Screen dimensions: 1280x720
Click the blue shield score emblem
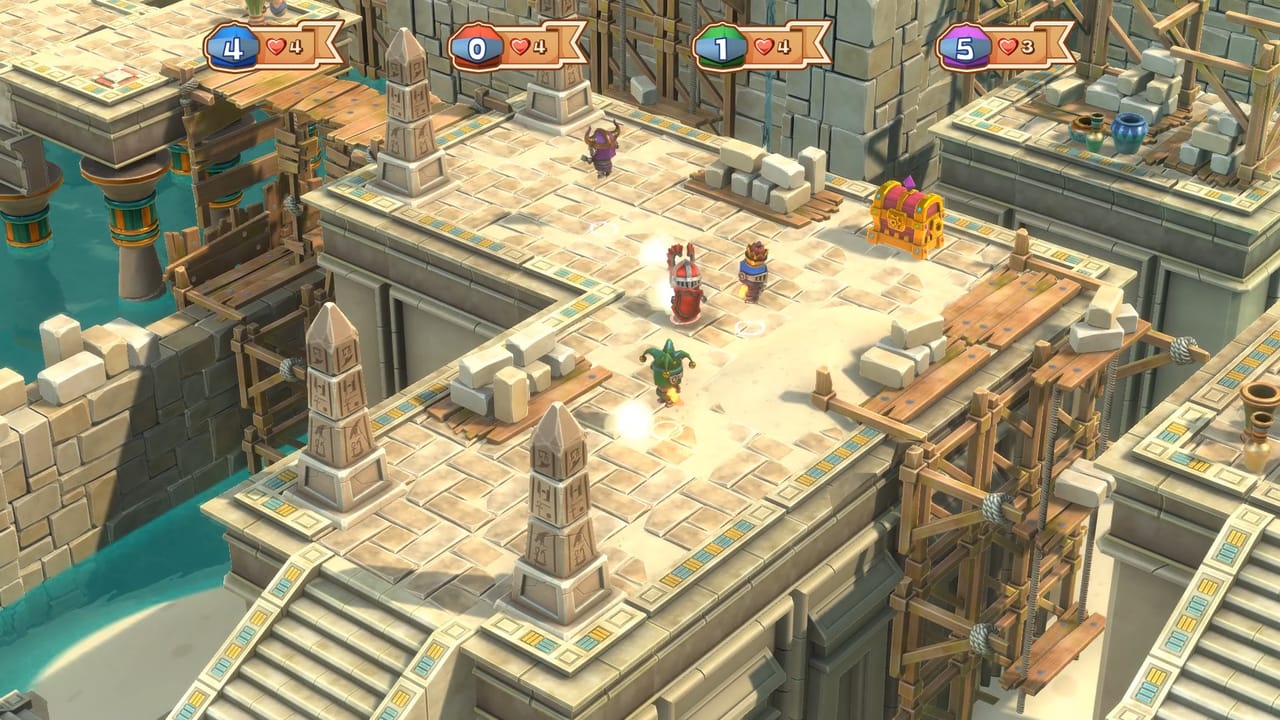(232, 46)
